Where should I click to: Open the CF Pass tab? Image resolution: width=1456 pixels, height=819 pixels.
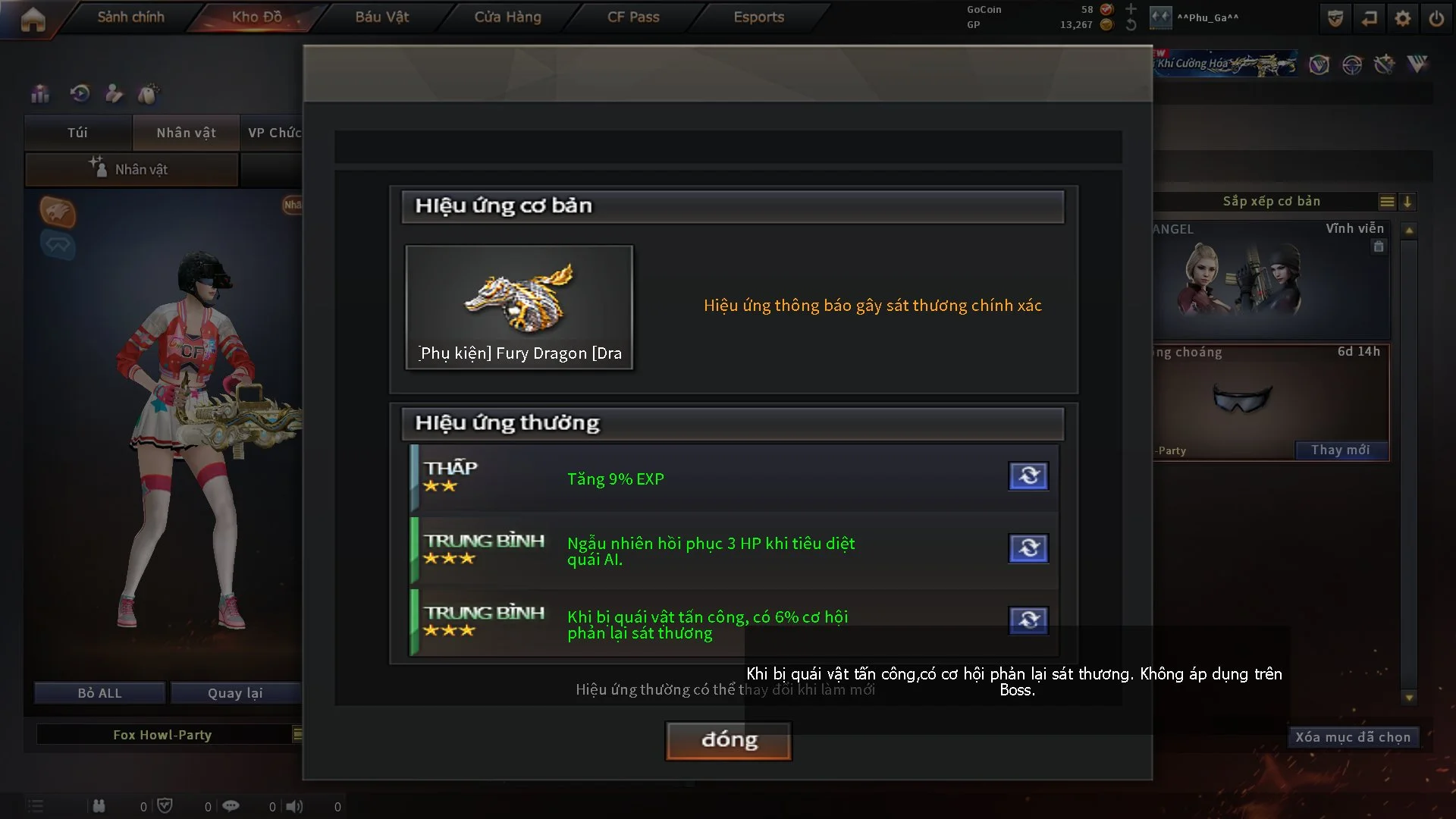pyautogui.click(x=633, y=17)
